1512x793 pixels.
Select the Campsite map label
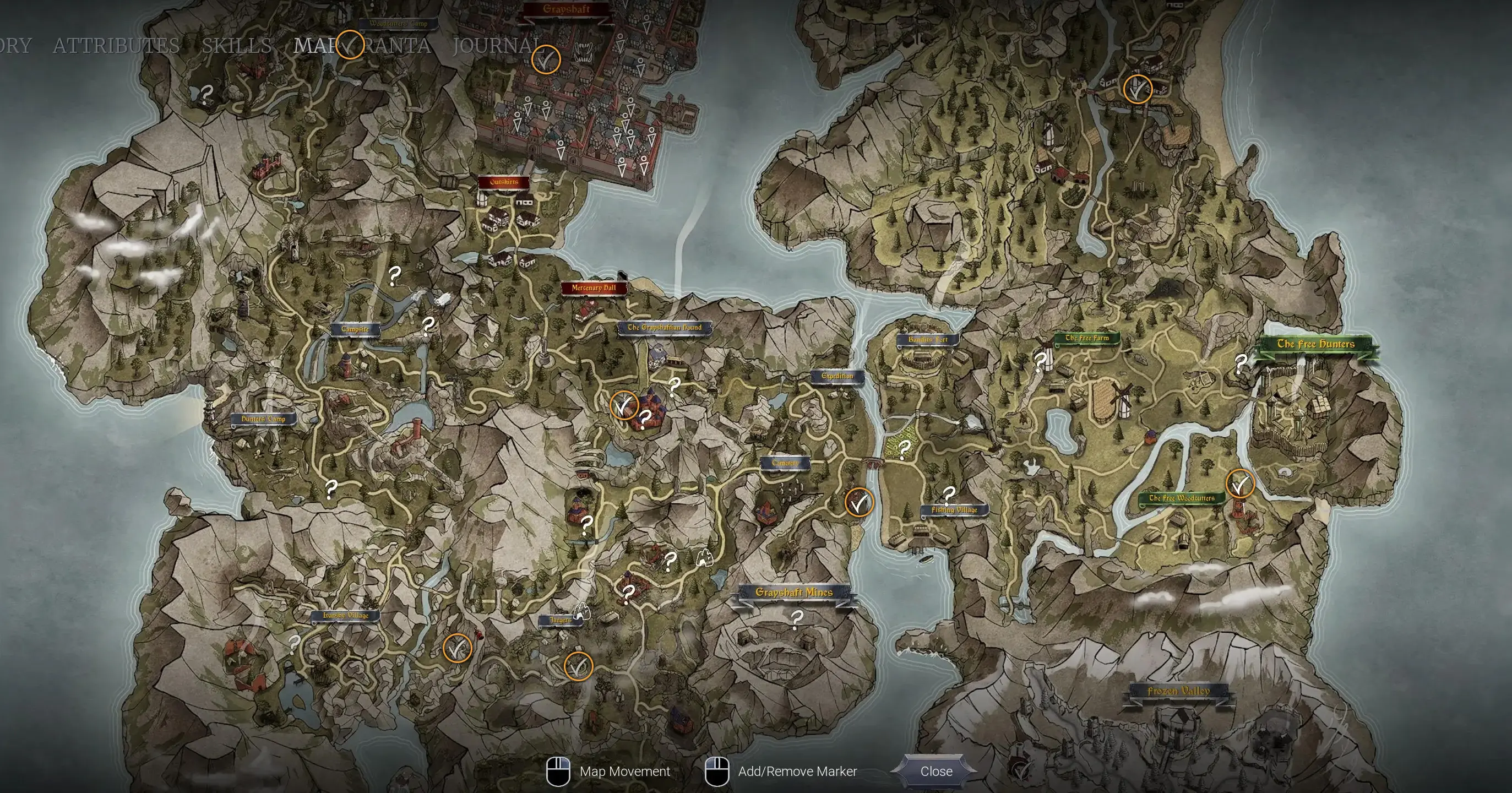click(x=355, y=329)
